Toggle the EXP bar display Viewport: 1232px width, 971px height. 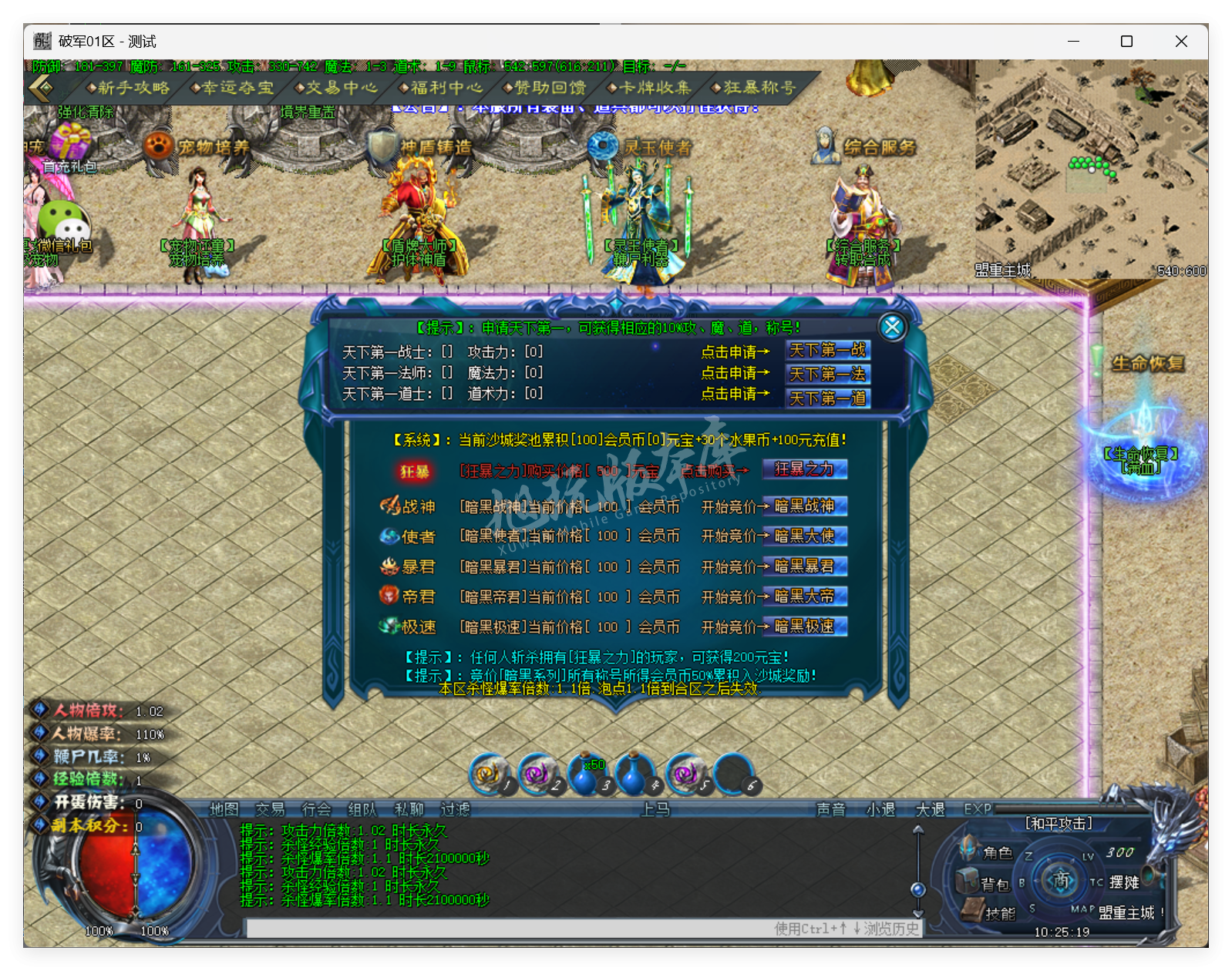[x=974, y=810]
